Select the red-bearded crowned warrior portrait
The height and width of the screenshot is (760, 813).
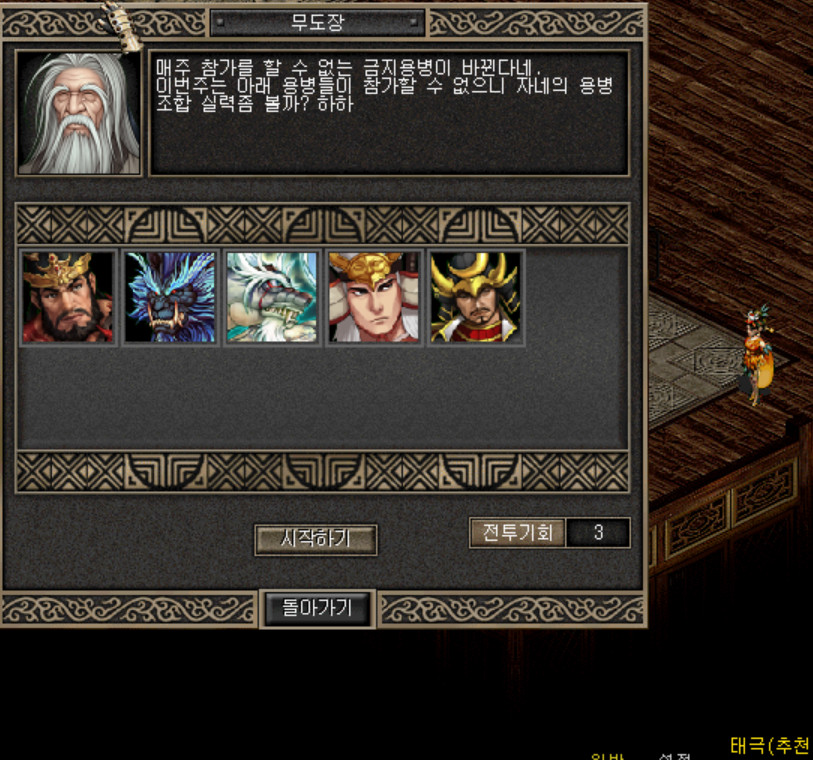tap(69, 298)
